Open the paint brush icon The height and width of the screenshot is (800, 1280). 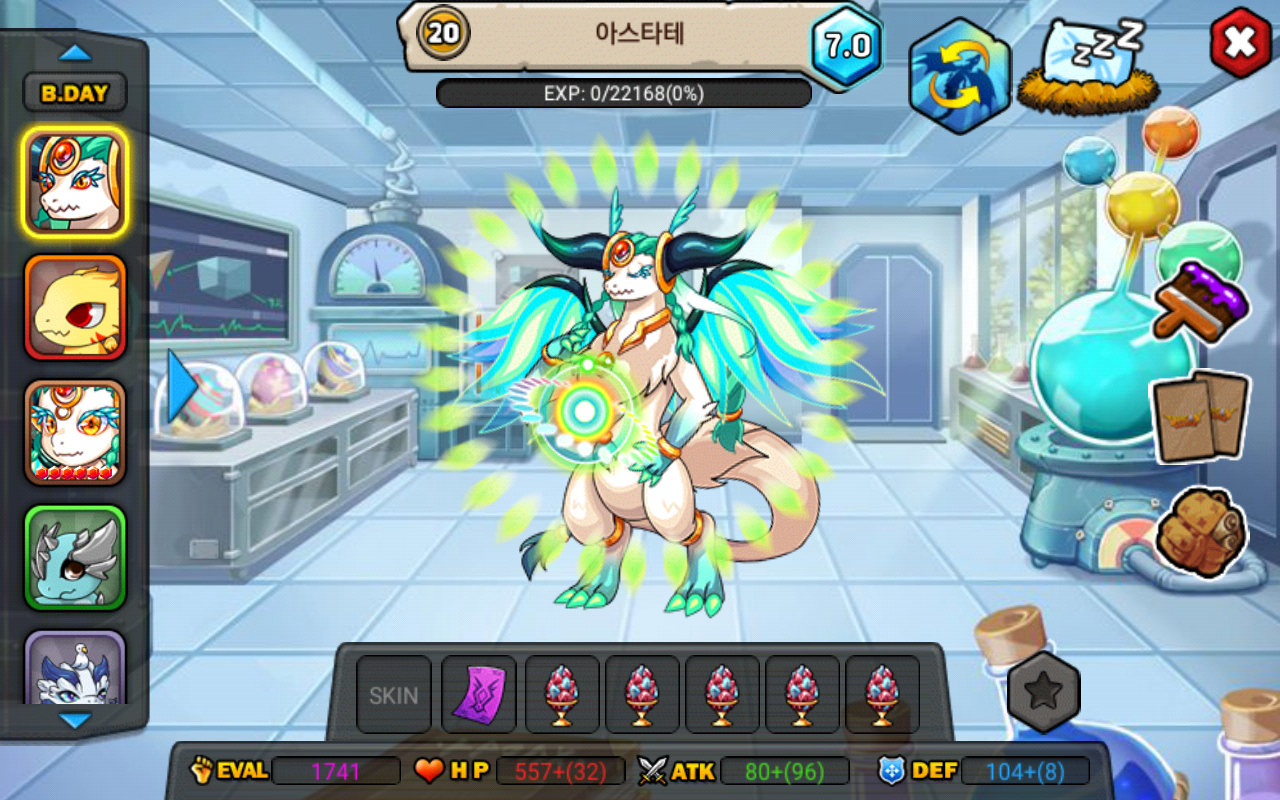(1200, 300)
